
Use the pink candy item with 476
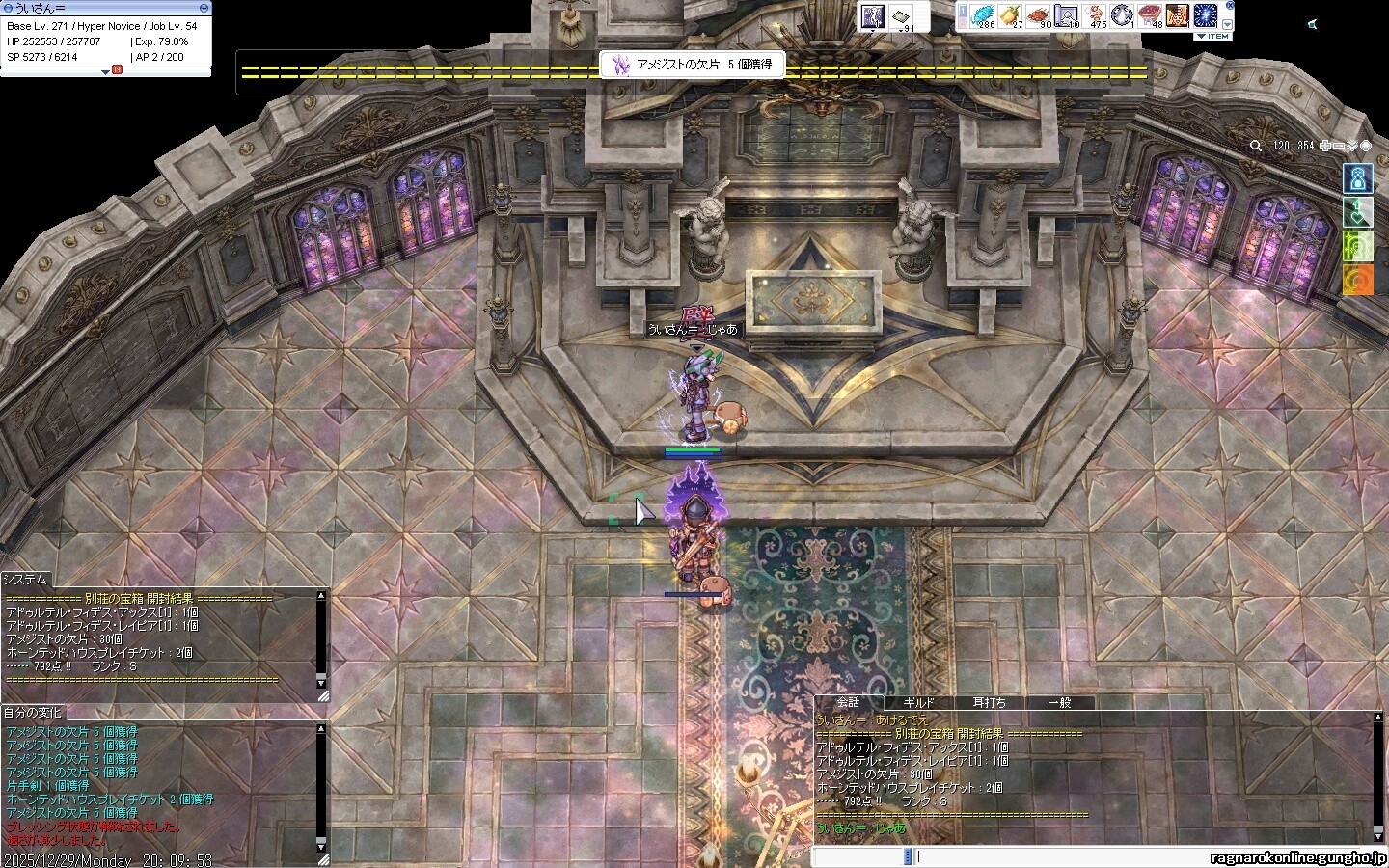tap(1094, 15)
